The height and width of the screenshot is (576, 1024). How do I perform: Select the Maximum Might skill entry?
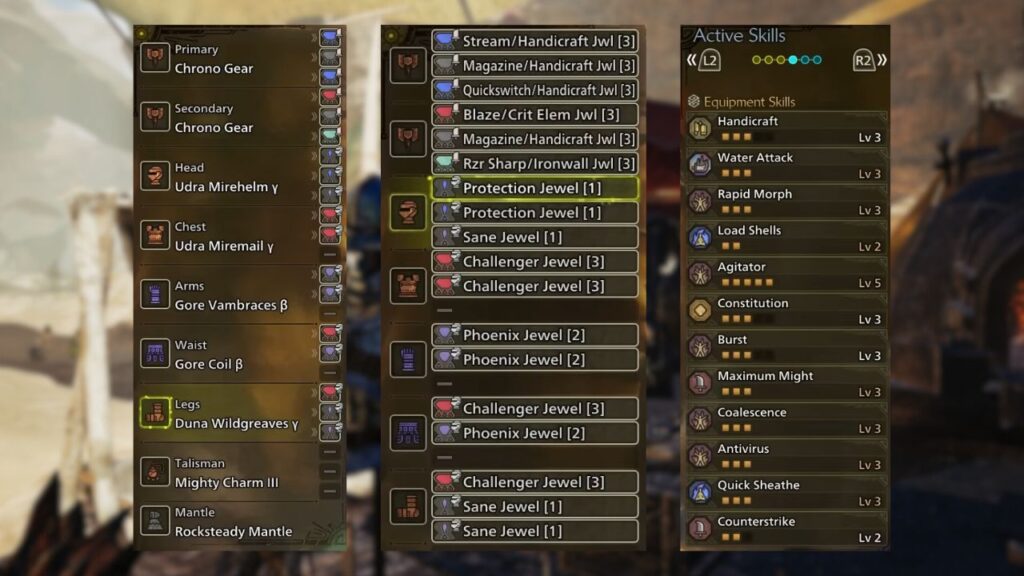pos(785,383)
